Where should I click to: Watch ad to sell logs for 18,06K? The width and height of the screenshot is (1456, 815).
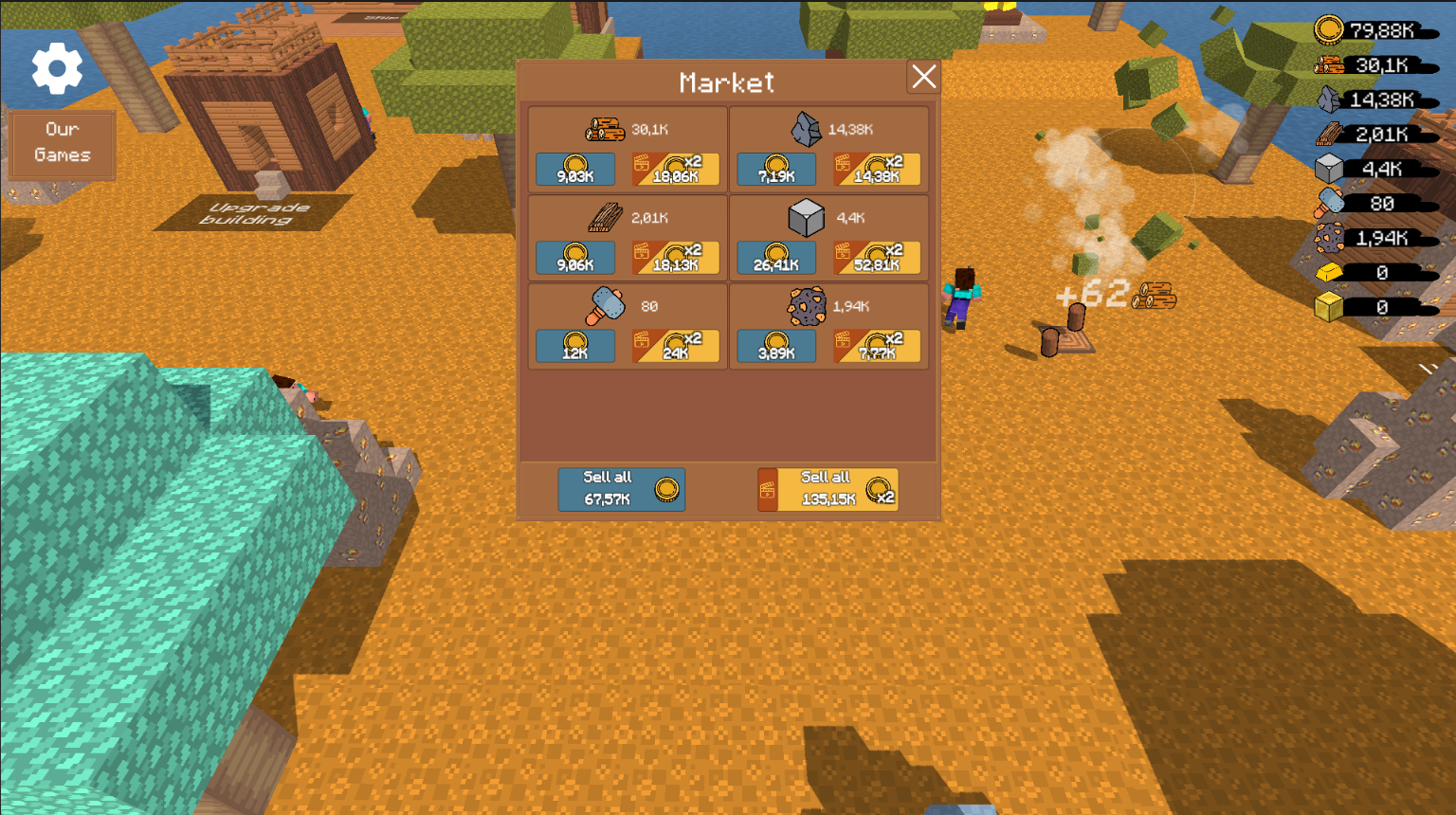tap(676, 170)
